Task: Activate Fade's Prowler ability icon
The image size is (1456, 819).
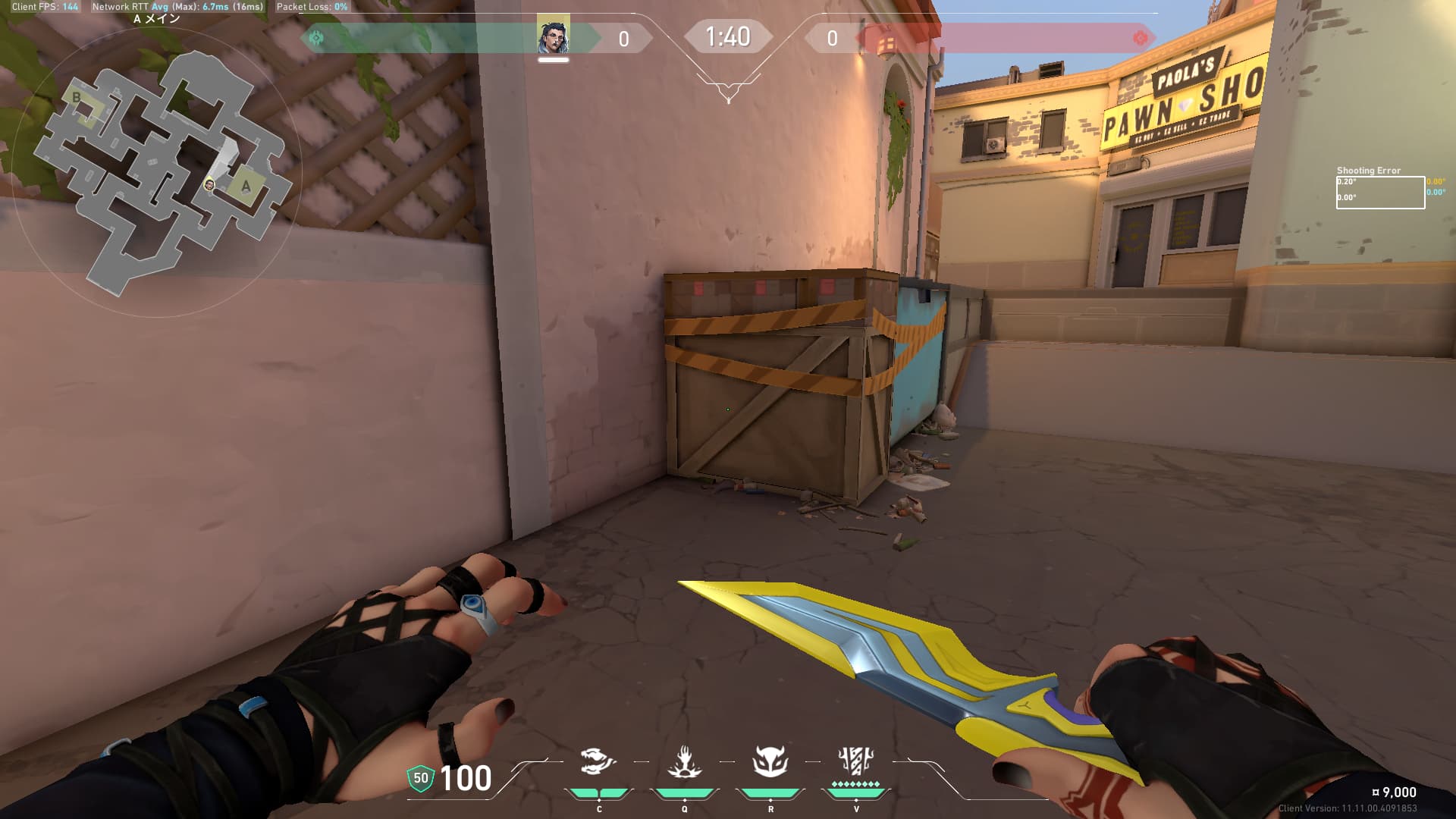Action: click(x=598, y=761)
